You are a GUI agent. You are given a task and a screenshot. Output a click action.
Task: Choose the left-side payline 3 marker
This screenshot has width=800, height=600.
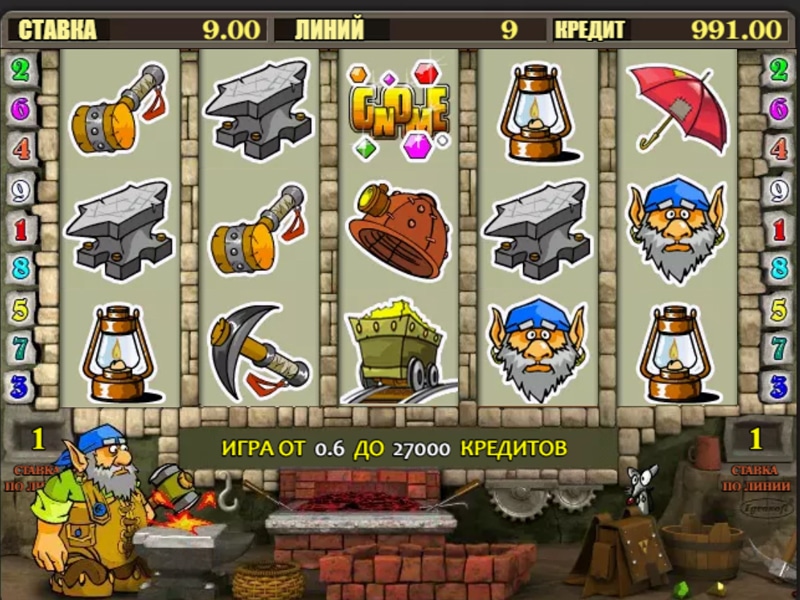20,385
